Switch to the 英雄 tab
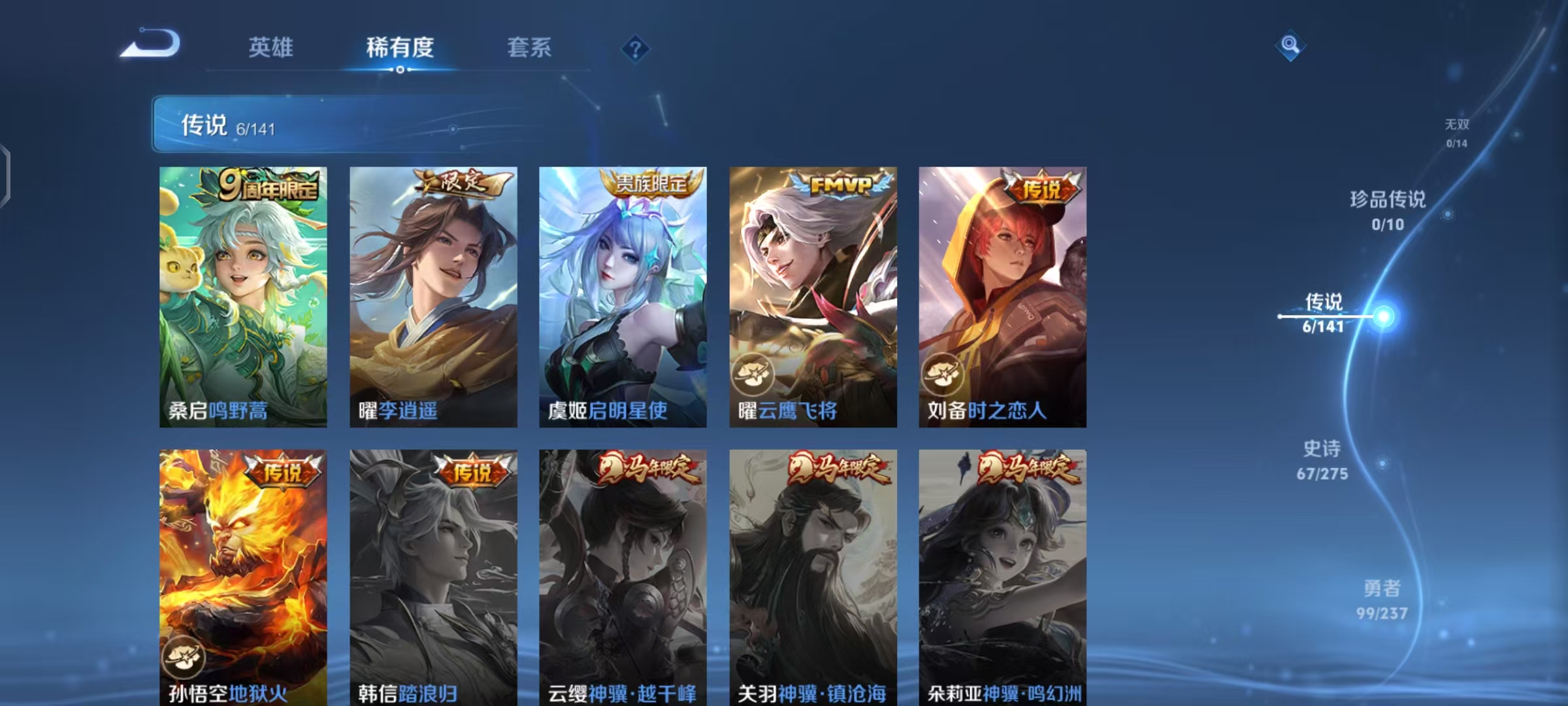1568x706 pixels. pyautogui.click(x=271, y=48)
